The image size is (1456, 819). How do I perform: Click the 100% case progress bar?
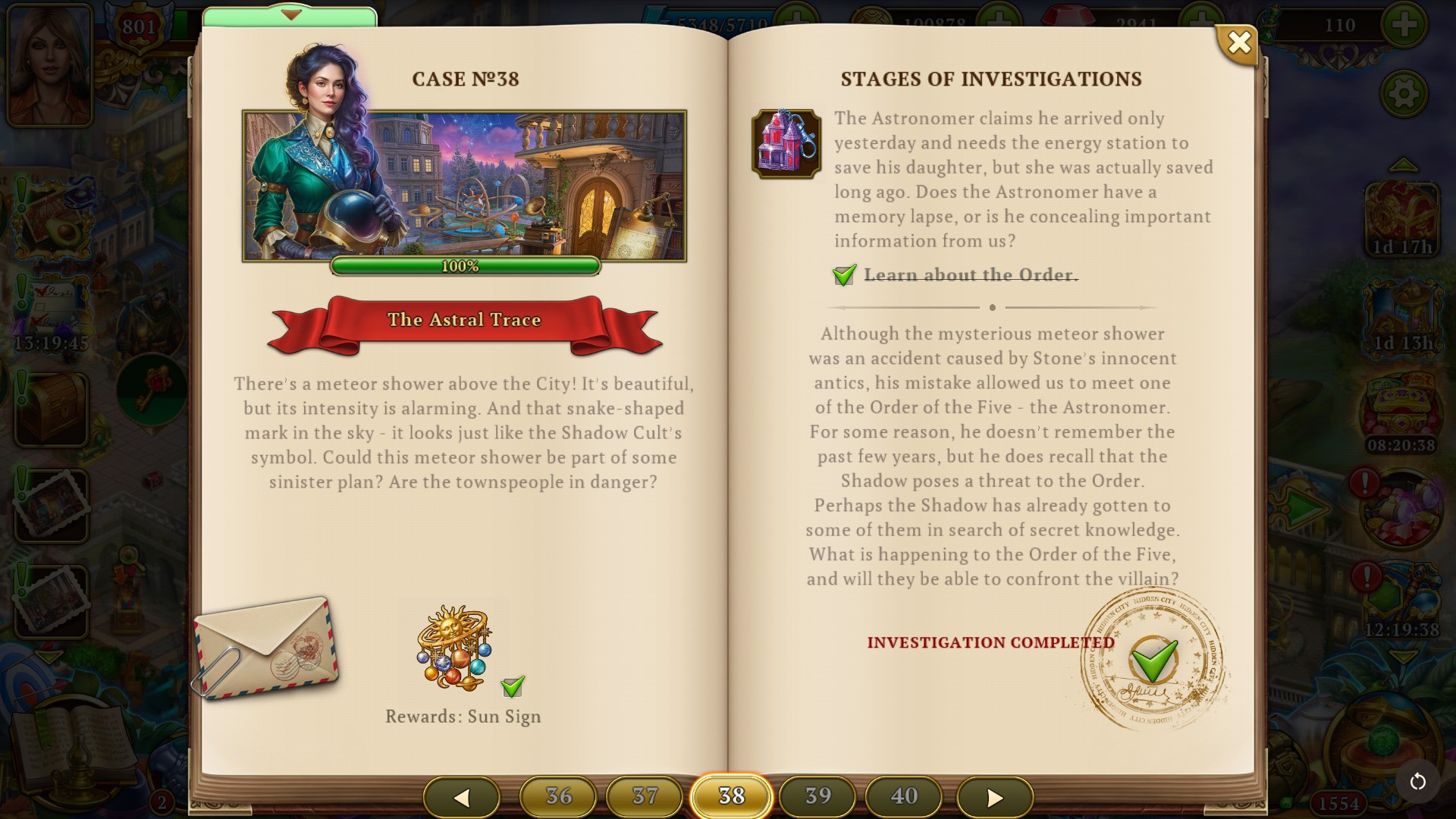(465, 266)
